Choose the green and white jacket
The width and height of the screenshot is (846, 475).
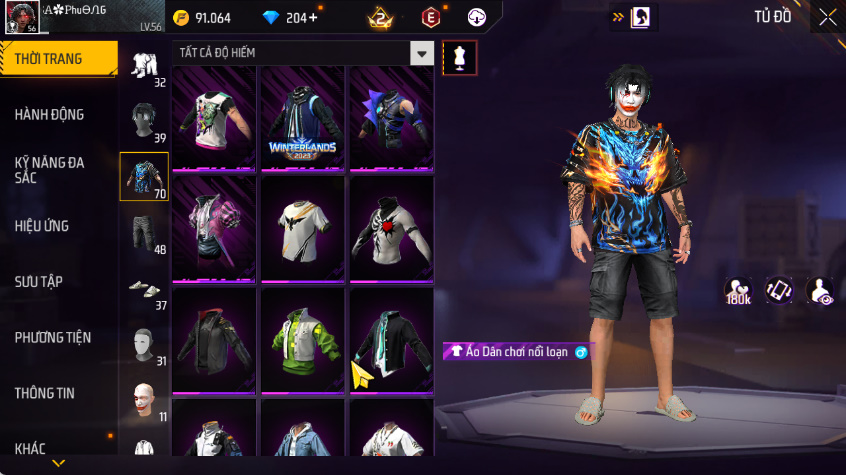point(303,342)
